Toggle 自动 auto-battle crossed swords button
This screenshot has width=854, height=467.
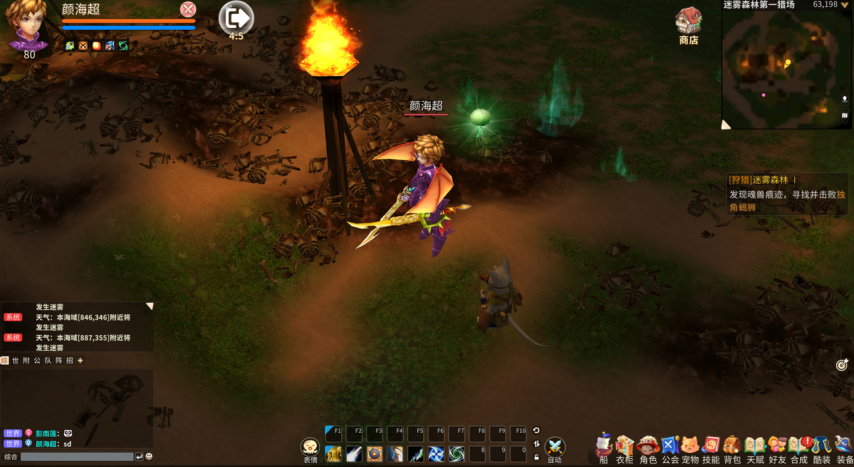click(x=555, y=448)
